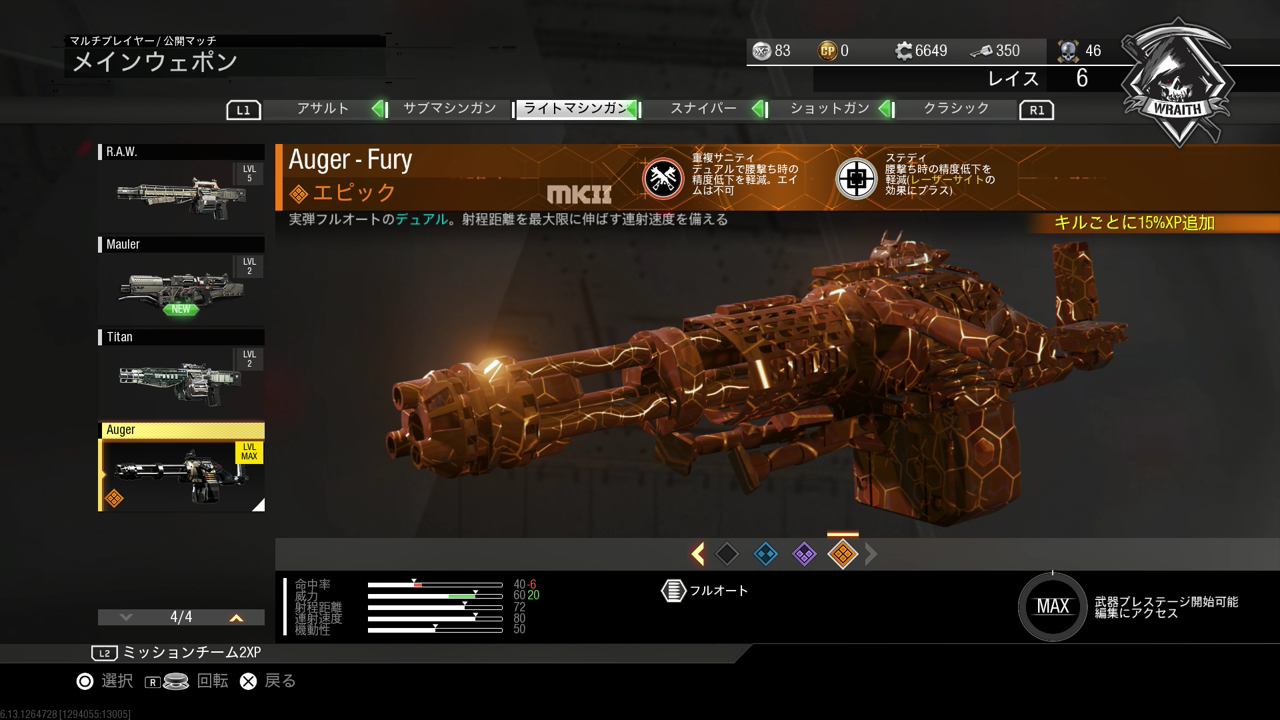1280x720 pixels.
Task: Choose the ショットガン tab
Action: [x=830, y=109]
